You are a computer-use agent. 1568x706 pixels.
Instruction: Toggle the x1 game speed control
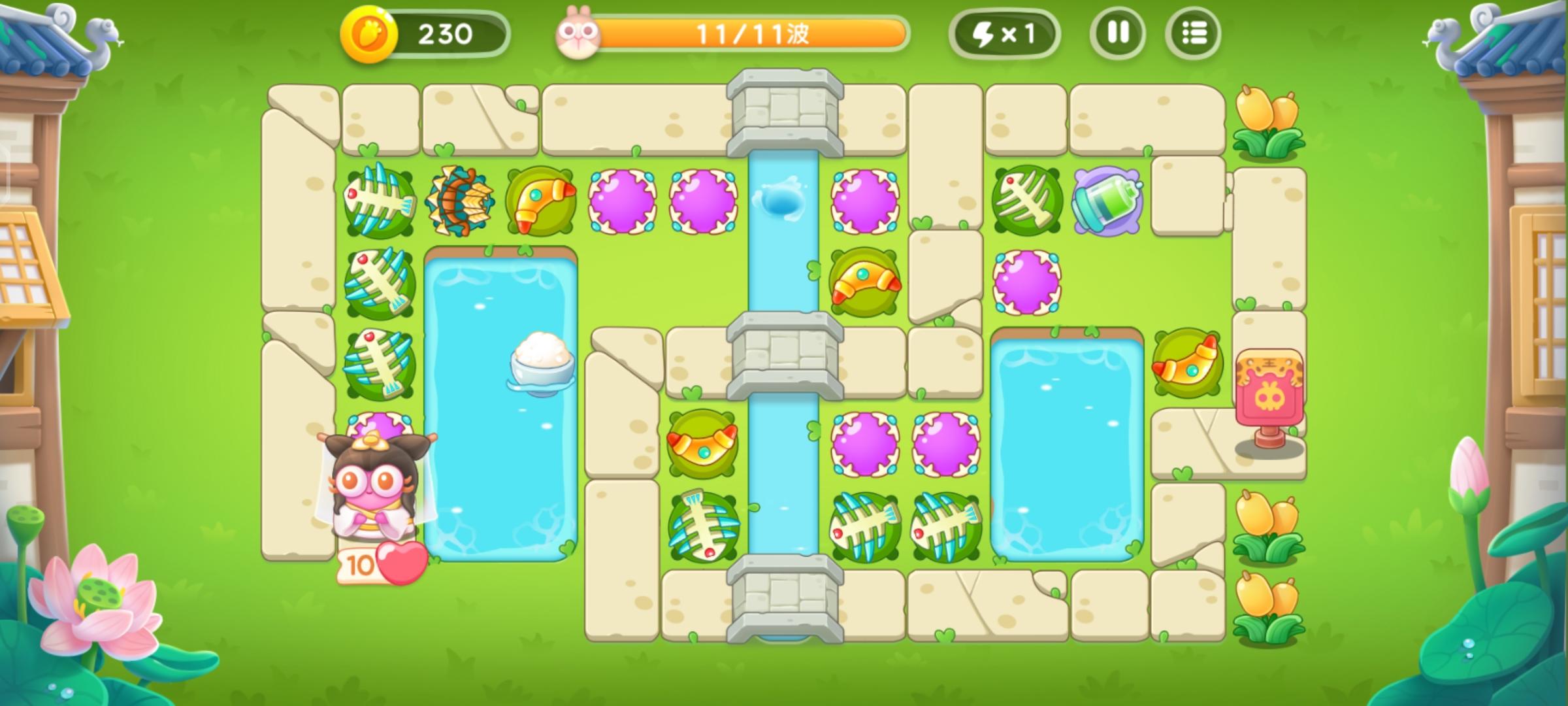1006,33
